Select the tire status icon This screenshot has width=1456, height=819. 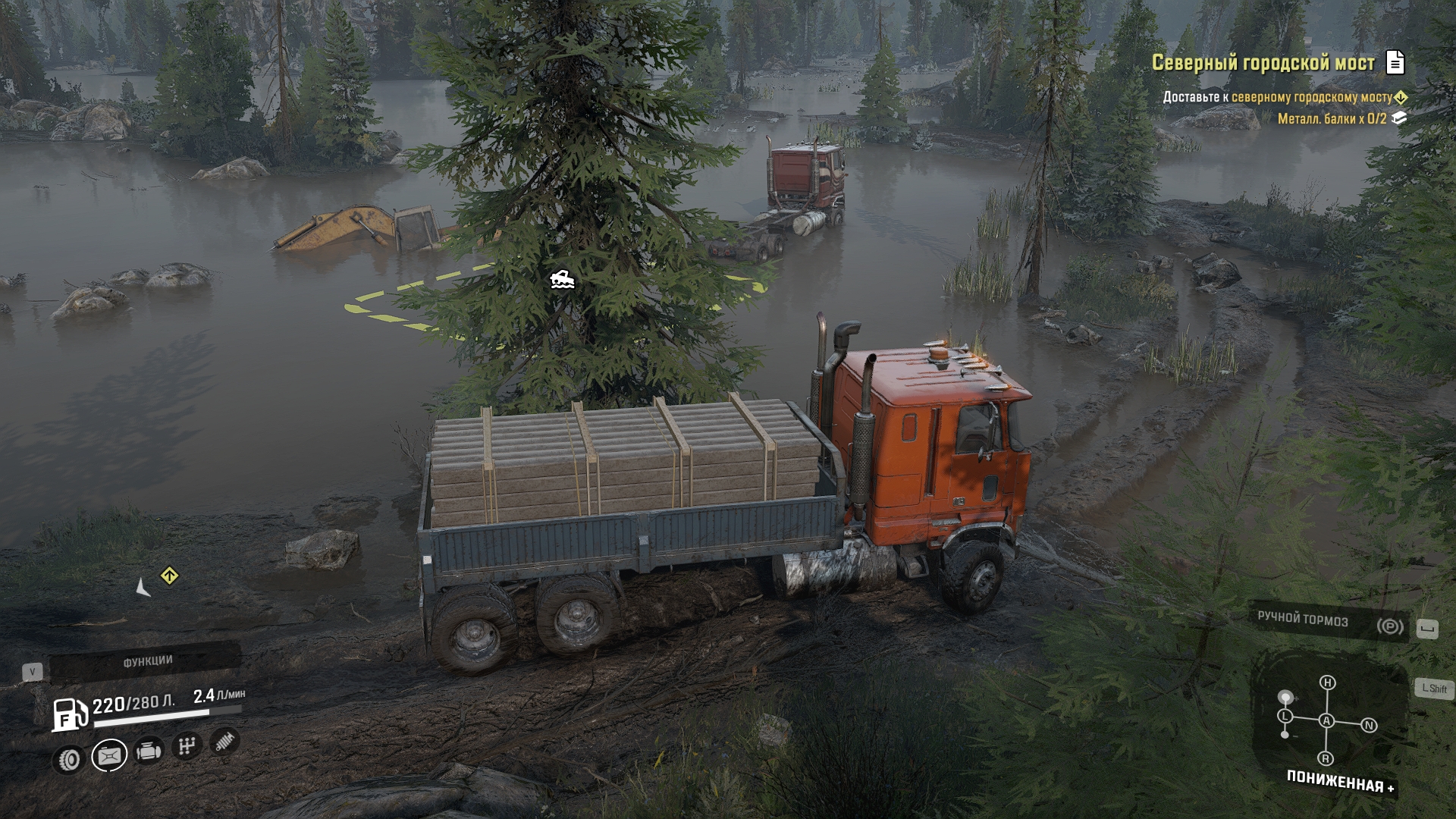click(69, 759)
